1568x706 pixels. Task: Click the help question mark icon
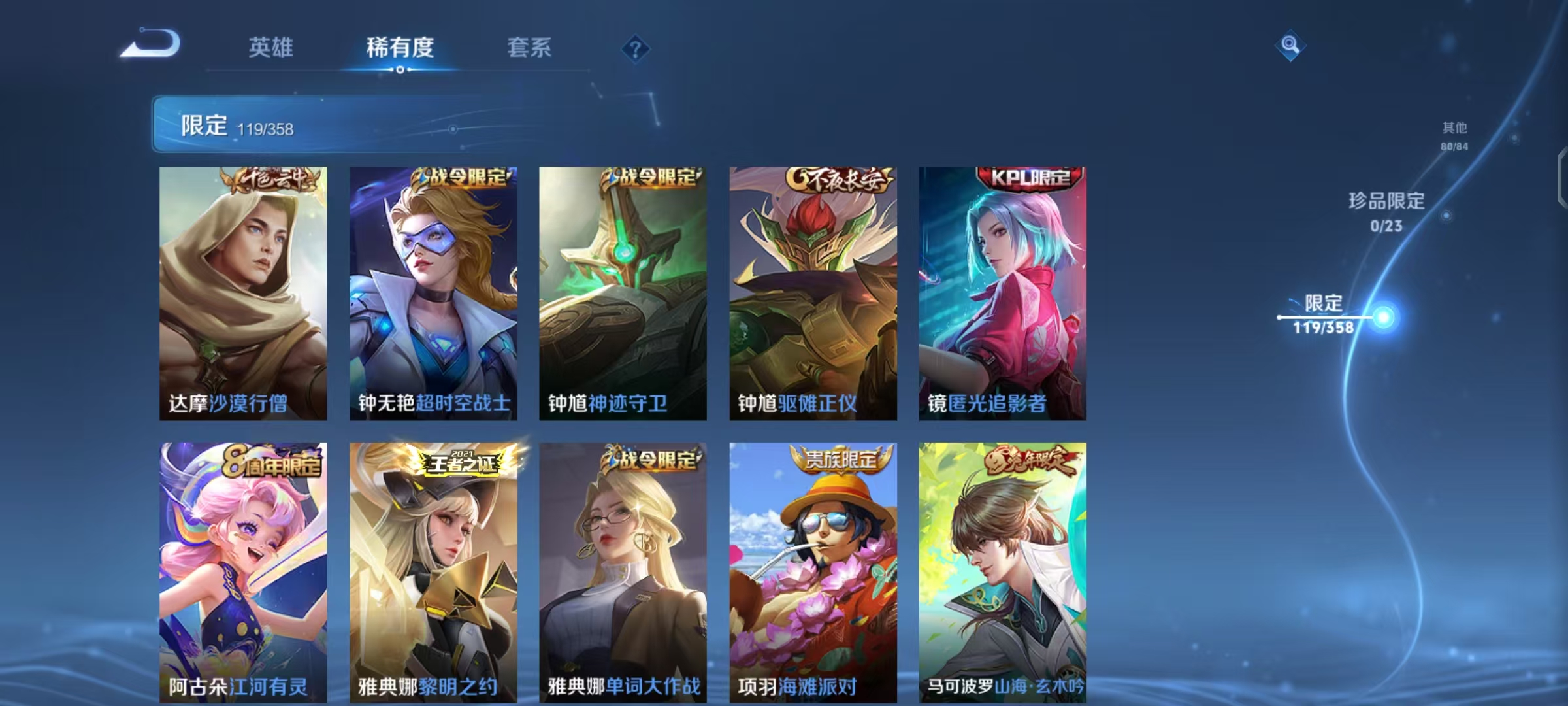[x=634, y=49]
